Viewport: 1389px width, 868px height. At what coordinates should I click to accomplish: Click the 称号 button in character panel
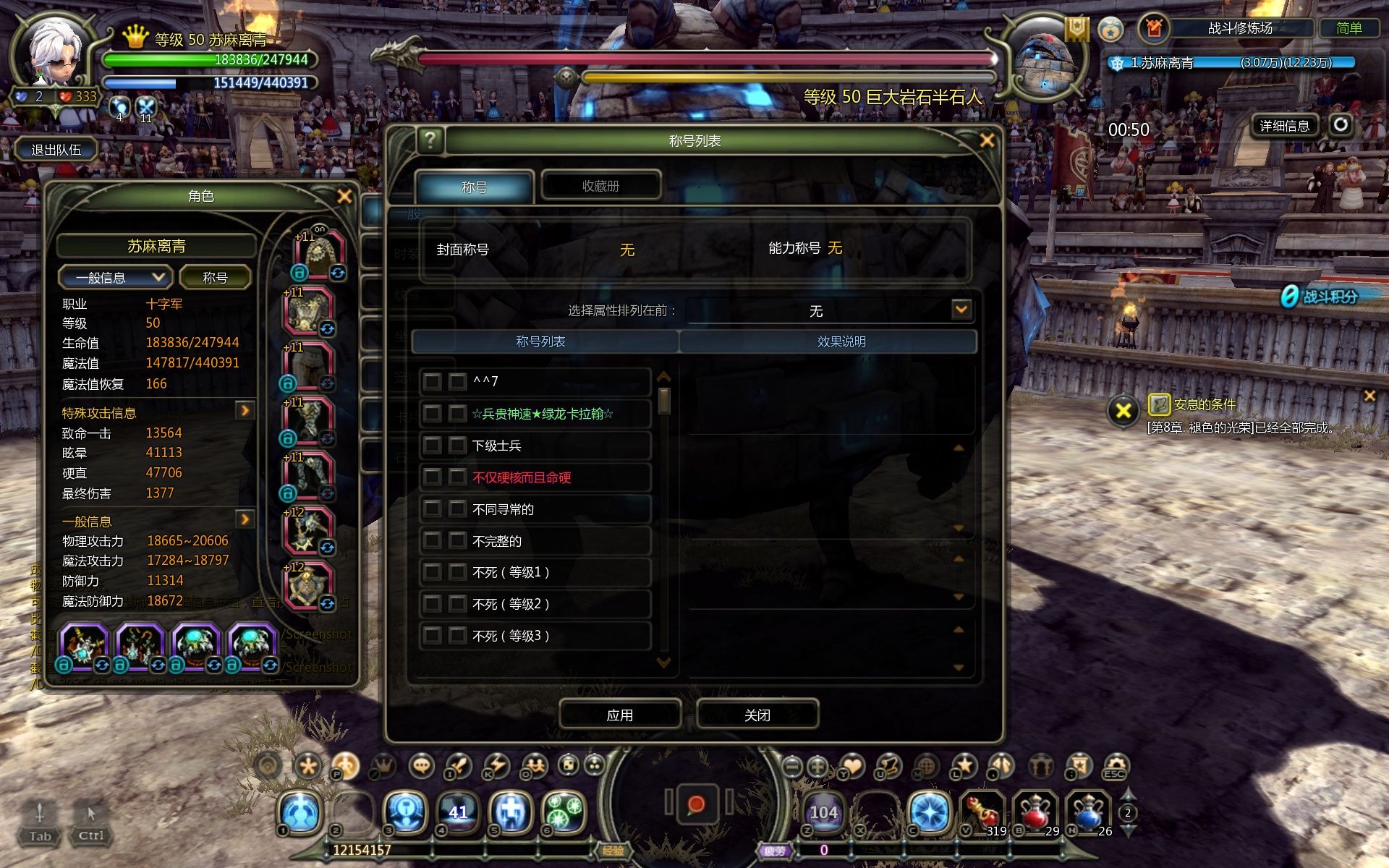215,278
